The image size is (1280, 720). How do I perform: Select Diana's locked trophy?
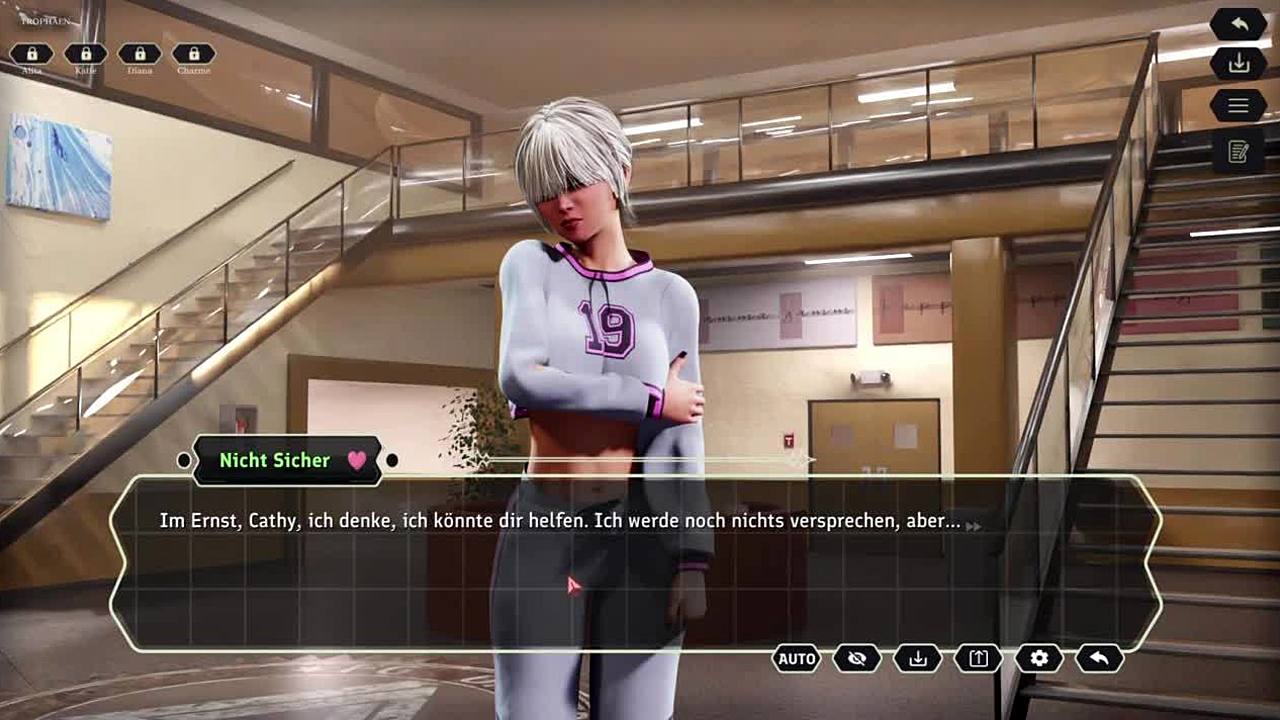[140, 54]
